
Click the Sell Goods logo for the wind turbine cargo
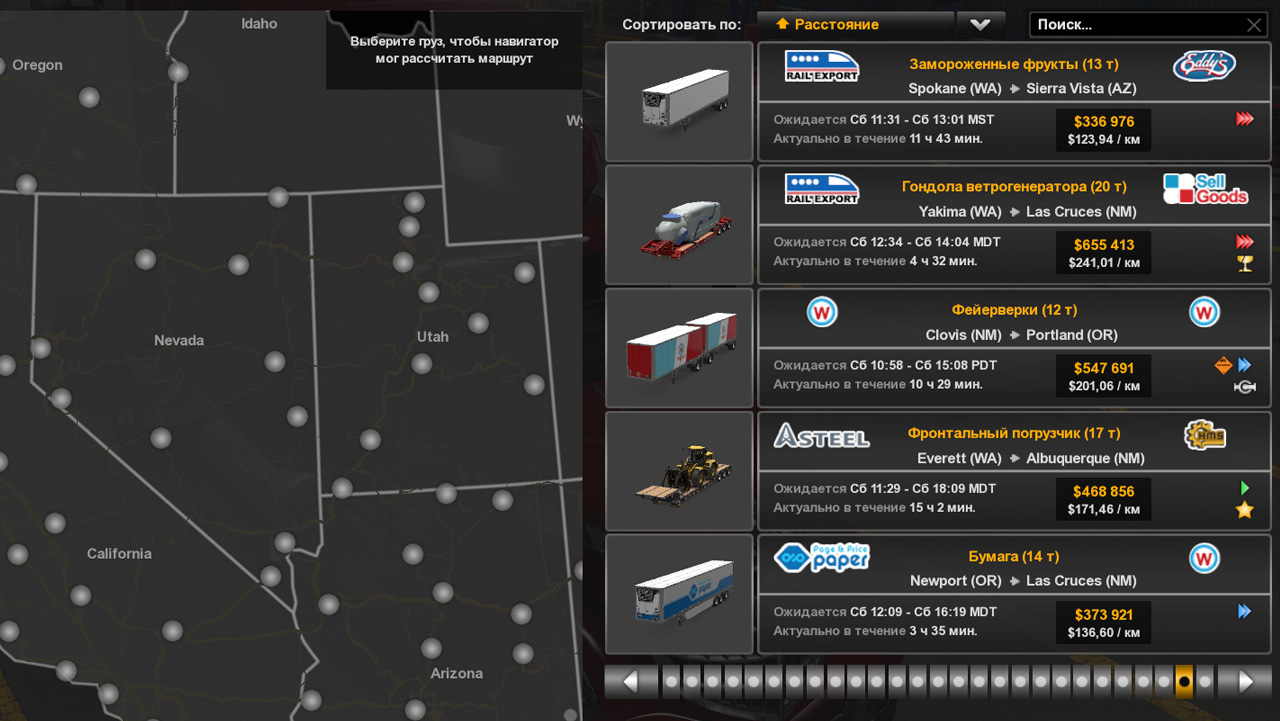point(1206,189)
